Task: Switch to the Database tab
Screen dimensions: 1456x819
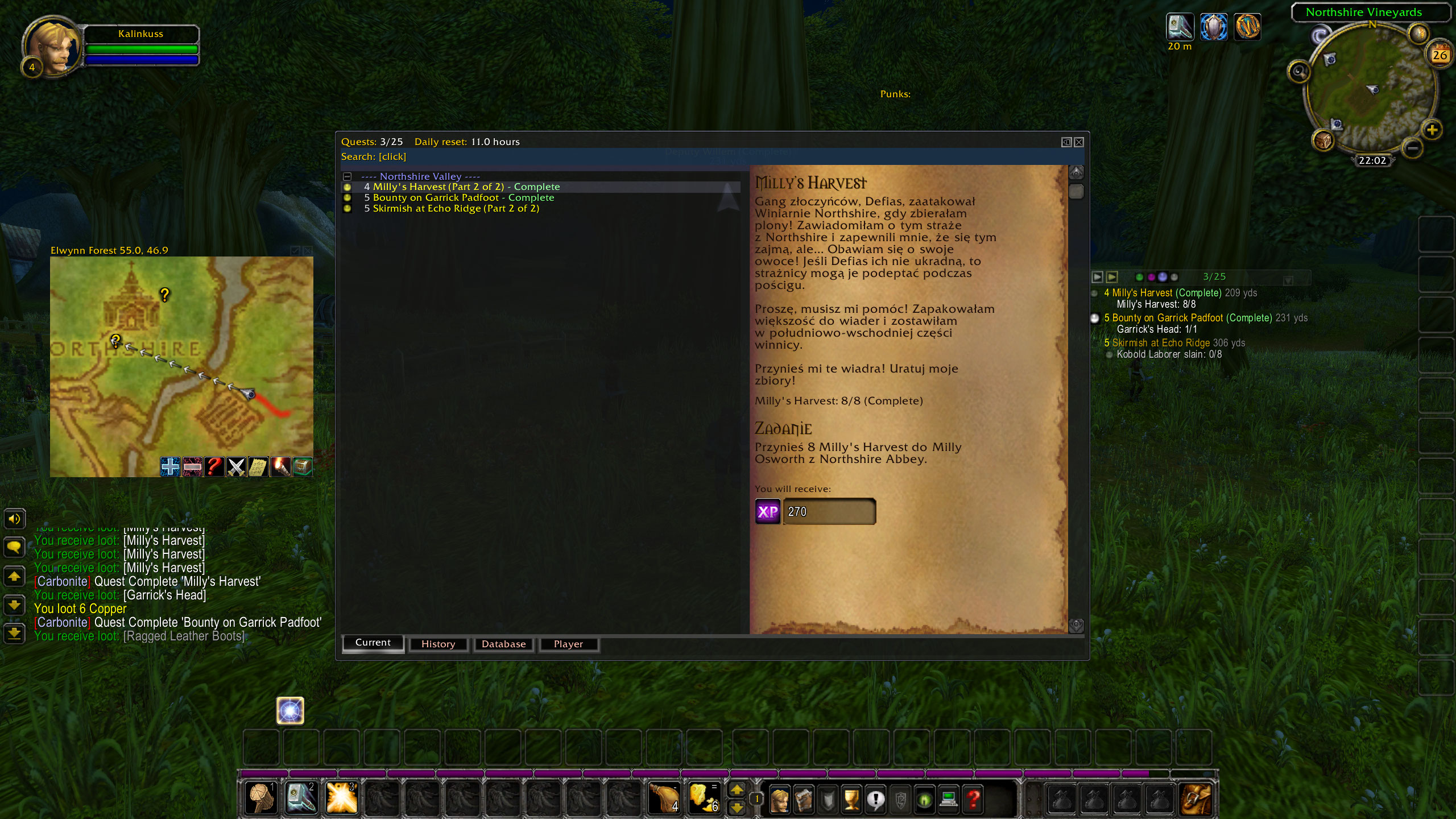Action: (x=503, y=644)
